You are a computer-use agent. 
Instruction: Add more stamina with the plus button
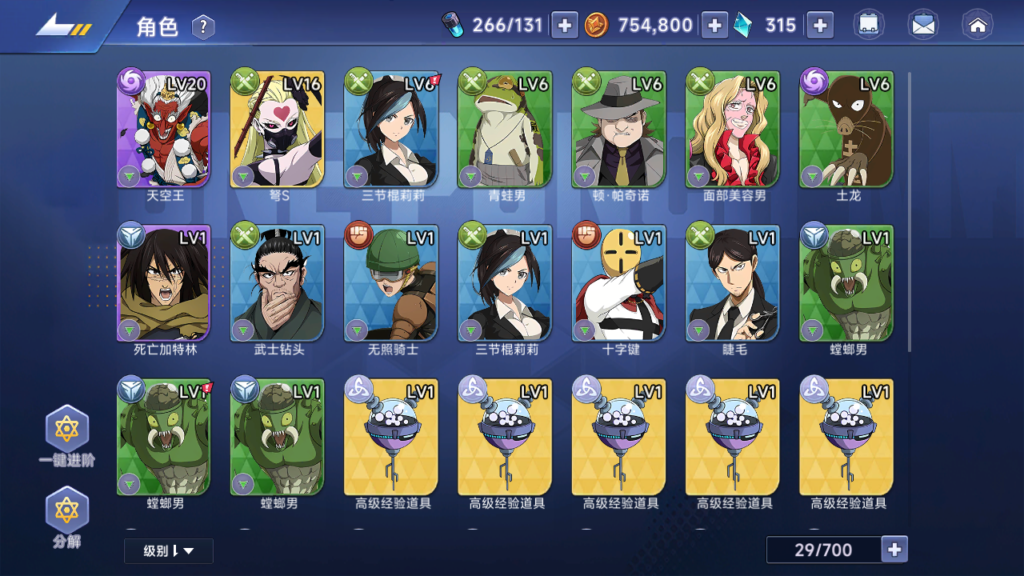pos(565,26)
